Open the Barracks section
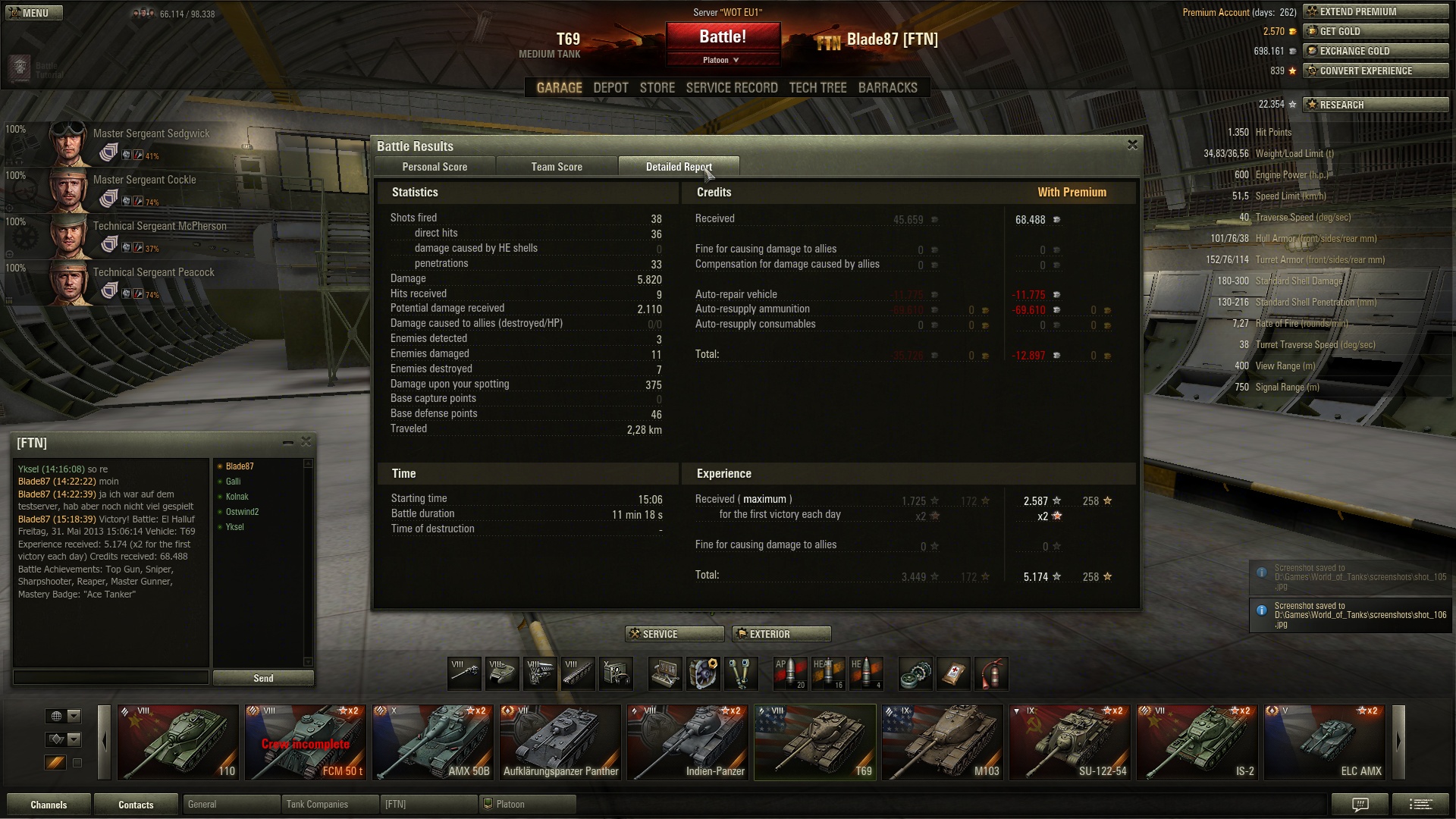The width and height of the screenshot is (1456, 819). pos(887,88)
